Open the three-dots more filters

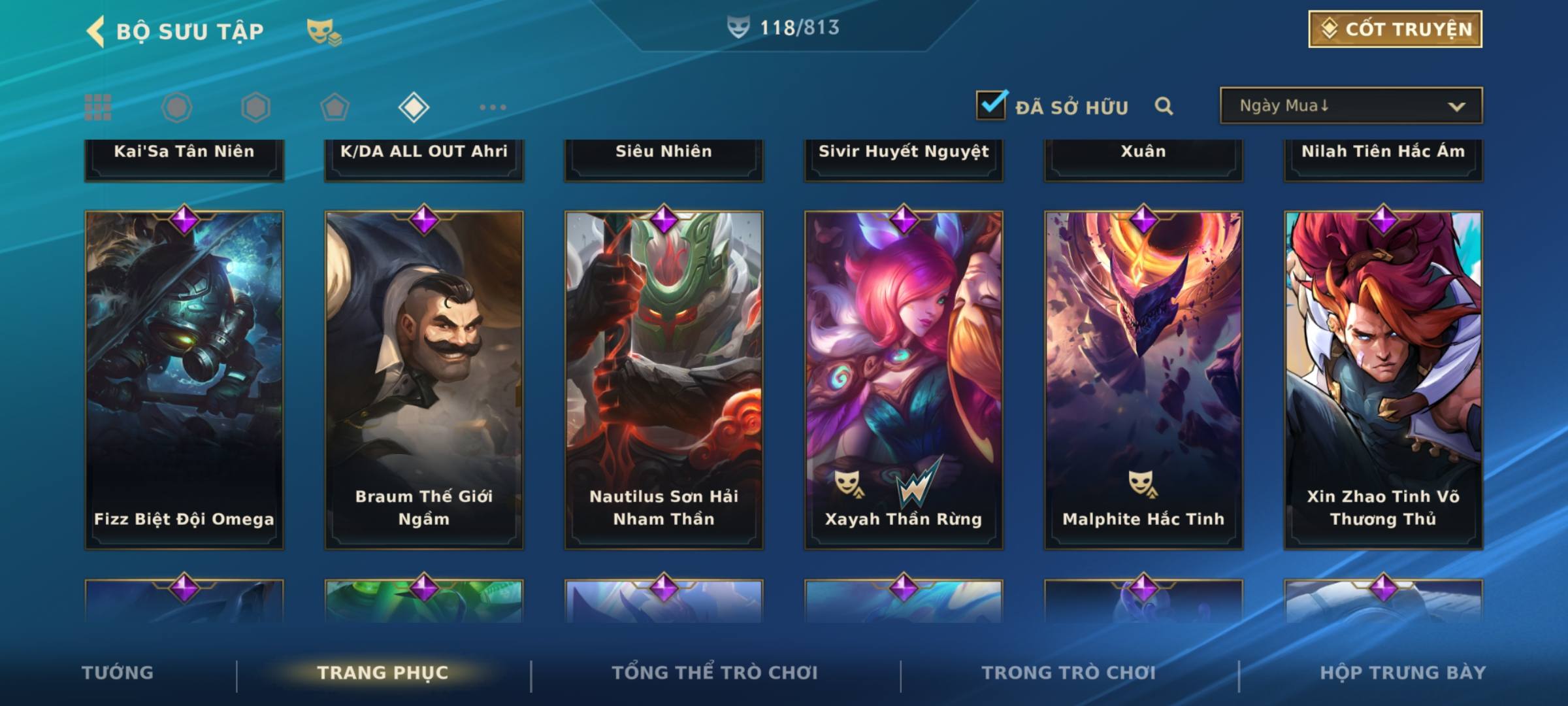click(x=493, y=107)
